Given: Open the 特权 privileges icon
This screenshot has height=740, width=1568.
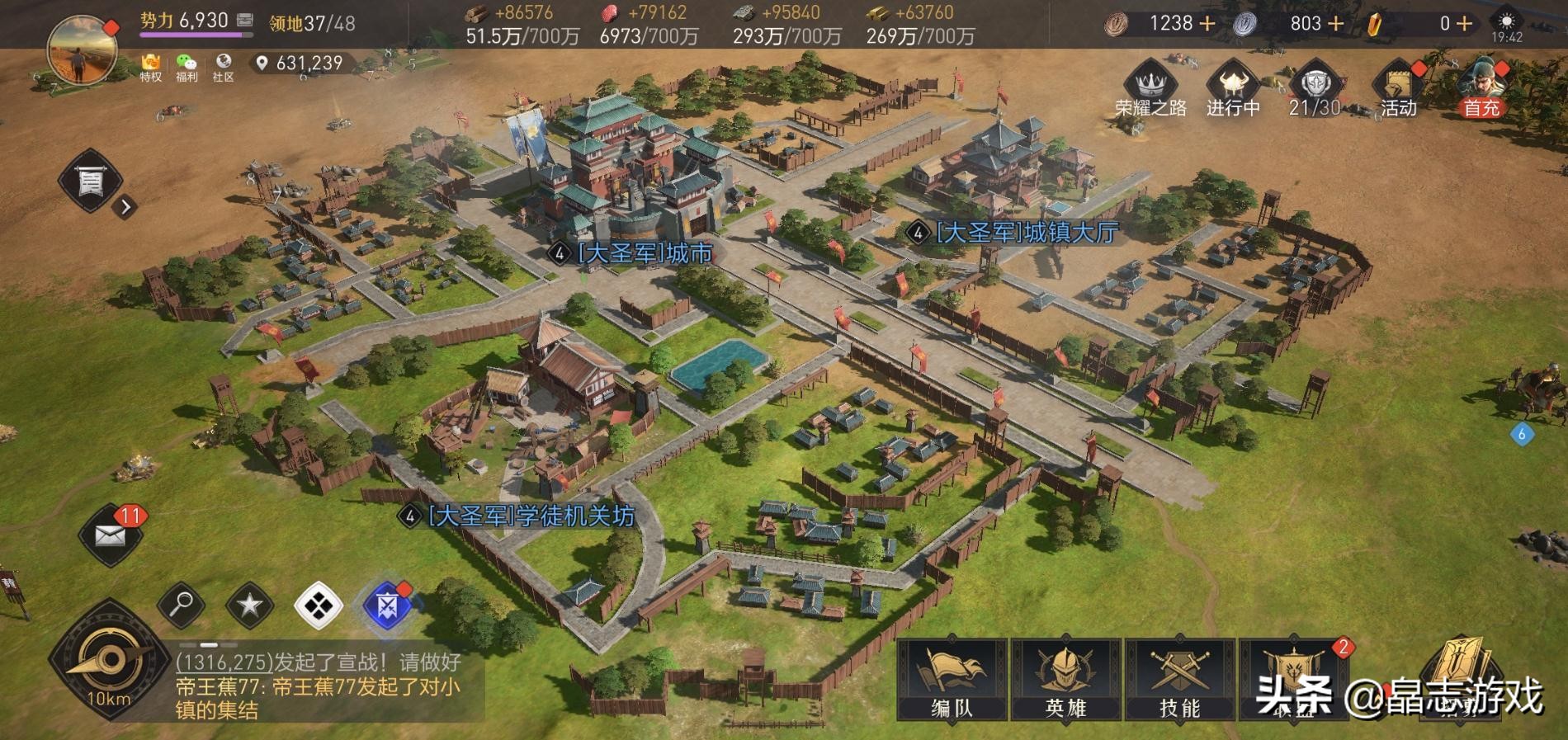Looking at the screenshot, I should (150, 67).
